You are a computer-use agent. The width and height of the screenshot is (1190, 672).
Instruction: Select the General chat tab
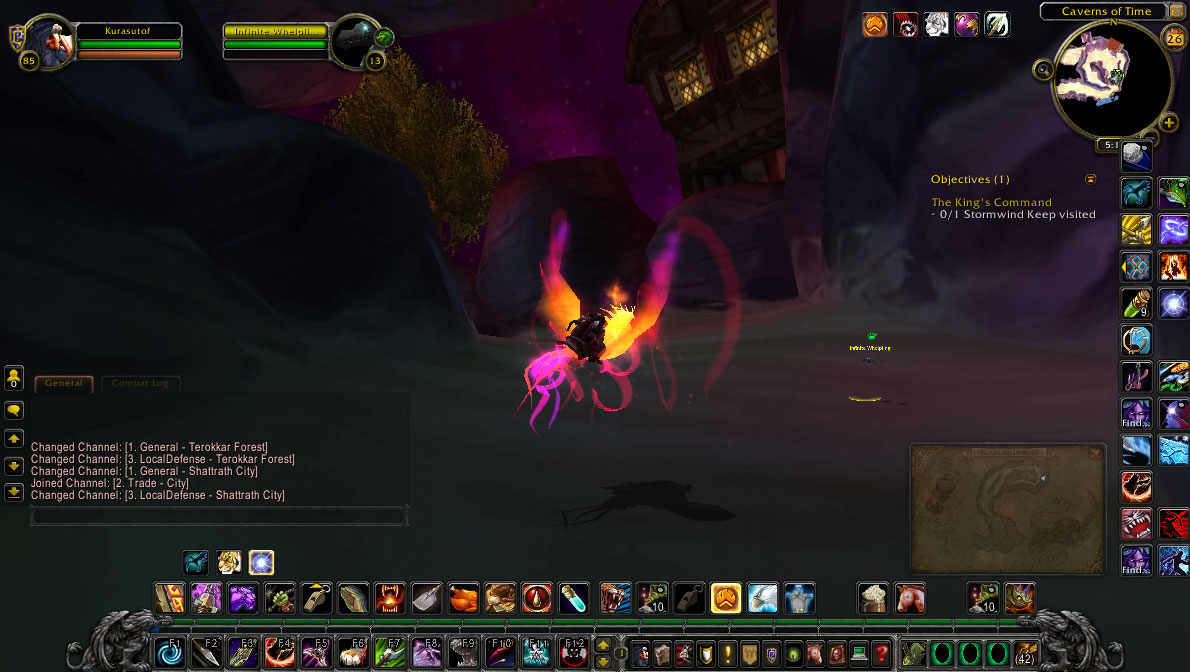click(x=64, y=383)
